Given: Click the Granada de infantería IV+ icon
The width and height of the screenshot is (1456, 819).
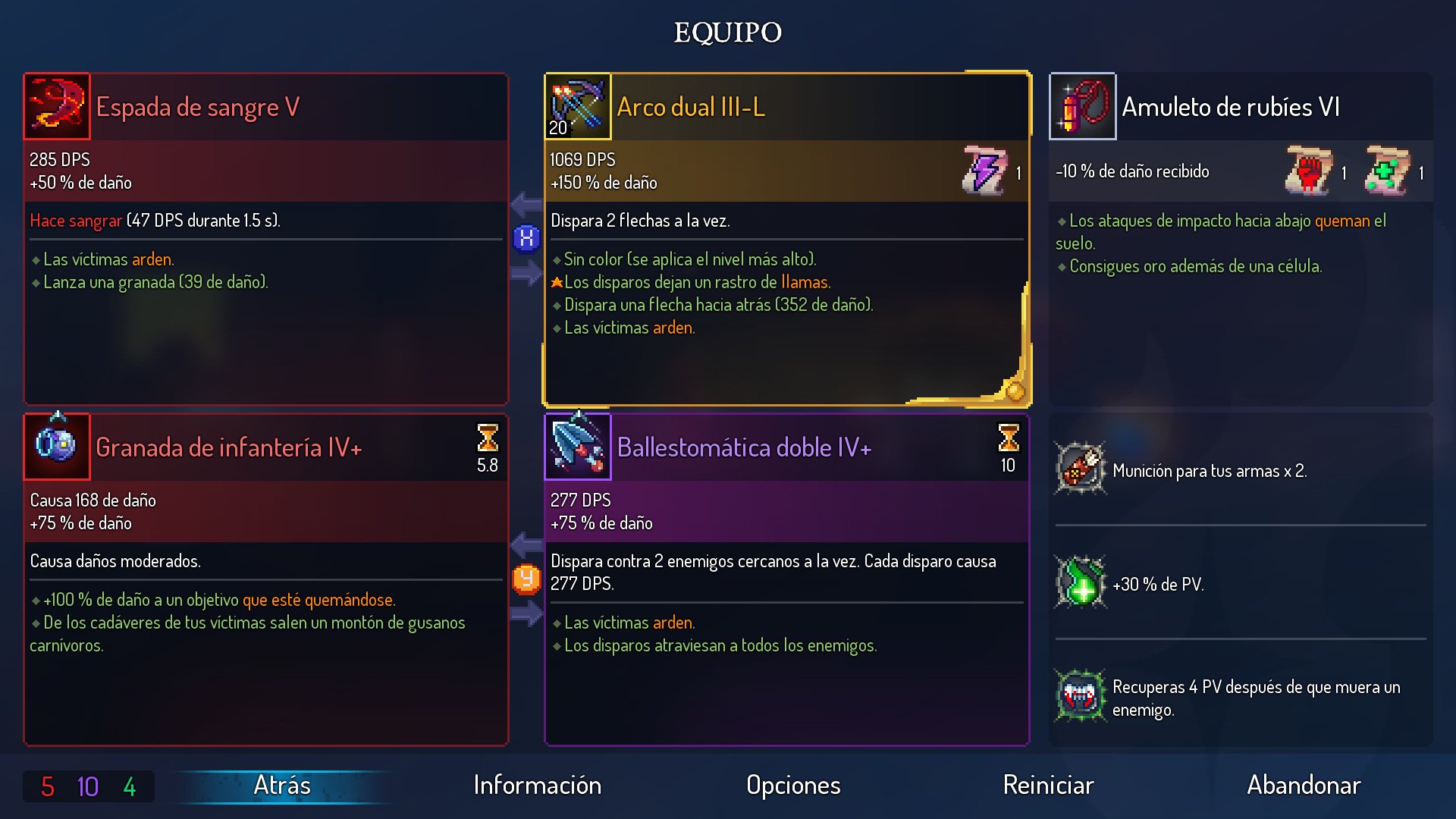Looking at the screenshot, I should [x=56, y=447].
